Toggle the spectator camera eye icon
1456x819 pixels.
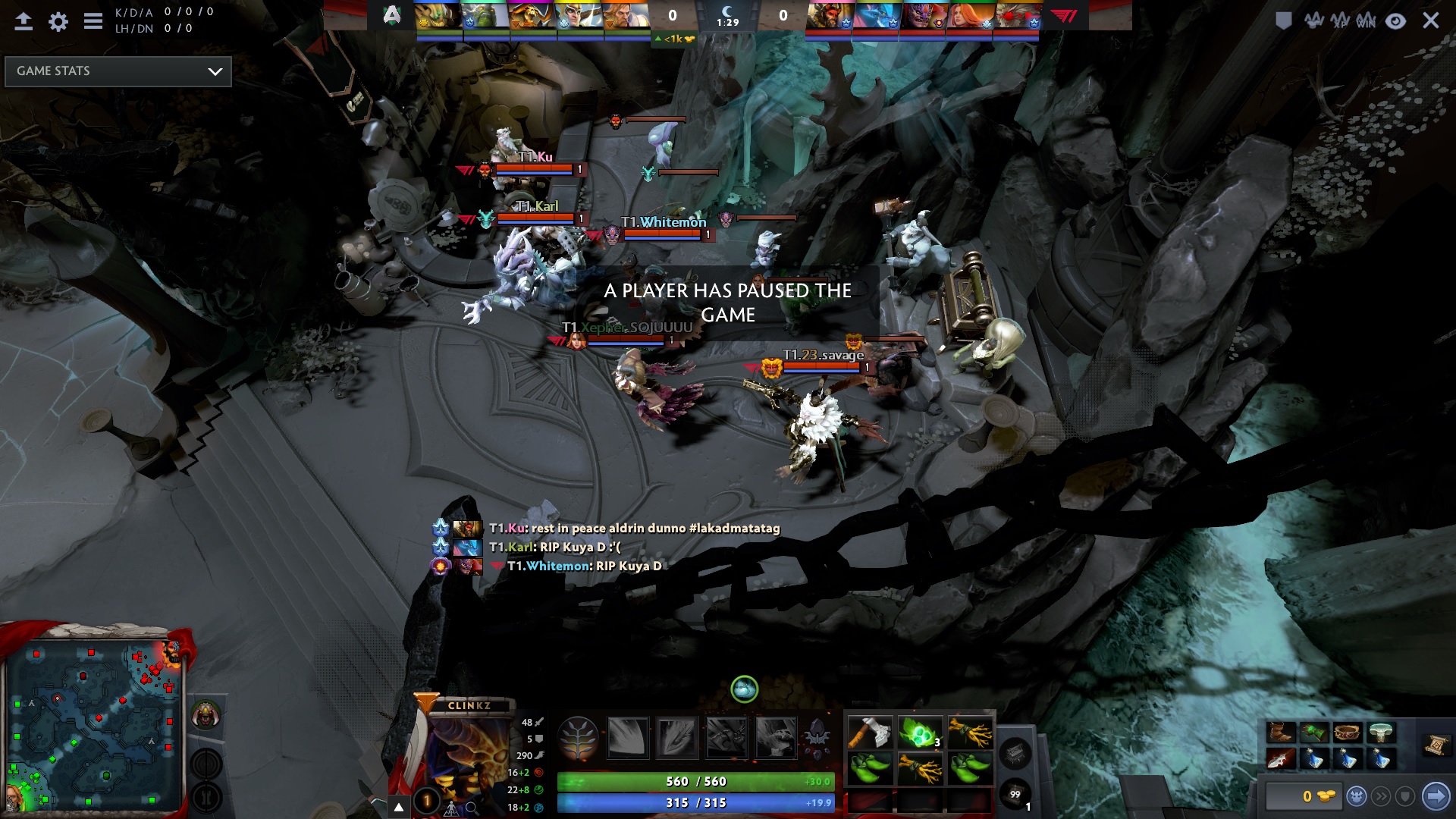(1396, 23)
